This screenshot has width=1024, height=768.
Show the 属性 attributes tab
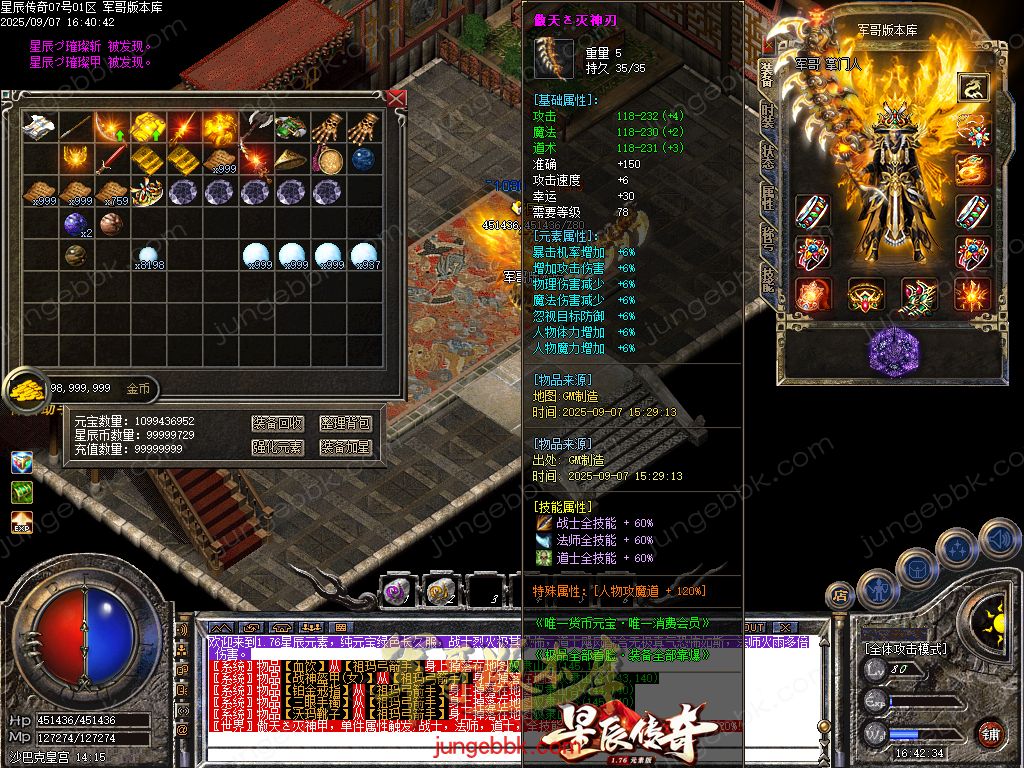coord(767,197)
